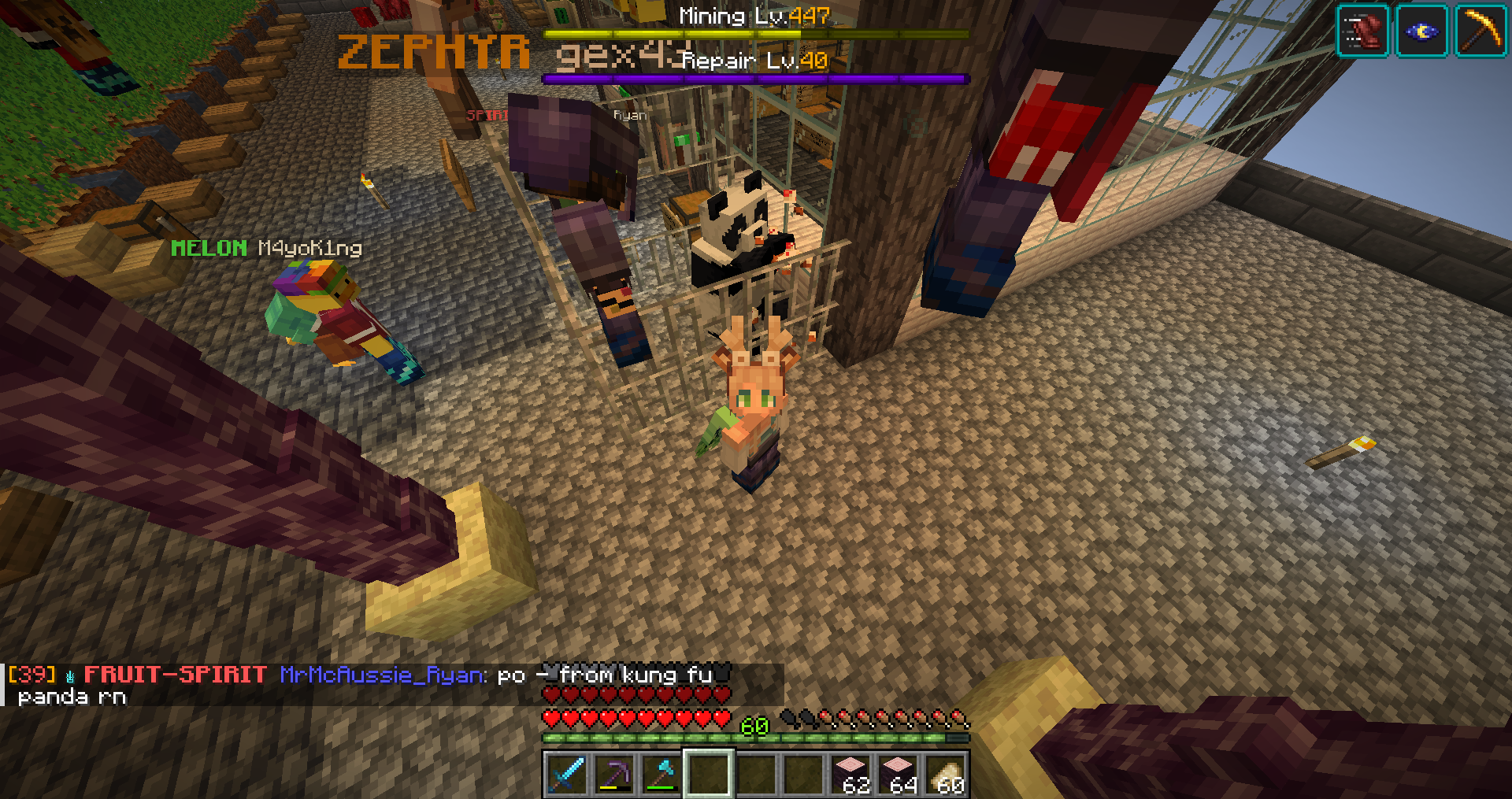The width and height of the screenshot is (1512, 799).
Task: Select the pink block stack of 64
Action: (x=899, y=774)
